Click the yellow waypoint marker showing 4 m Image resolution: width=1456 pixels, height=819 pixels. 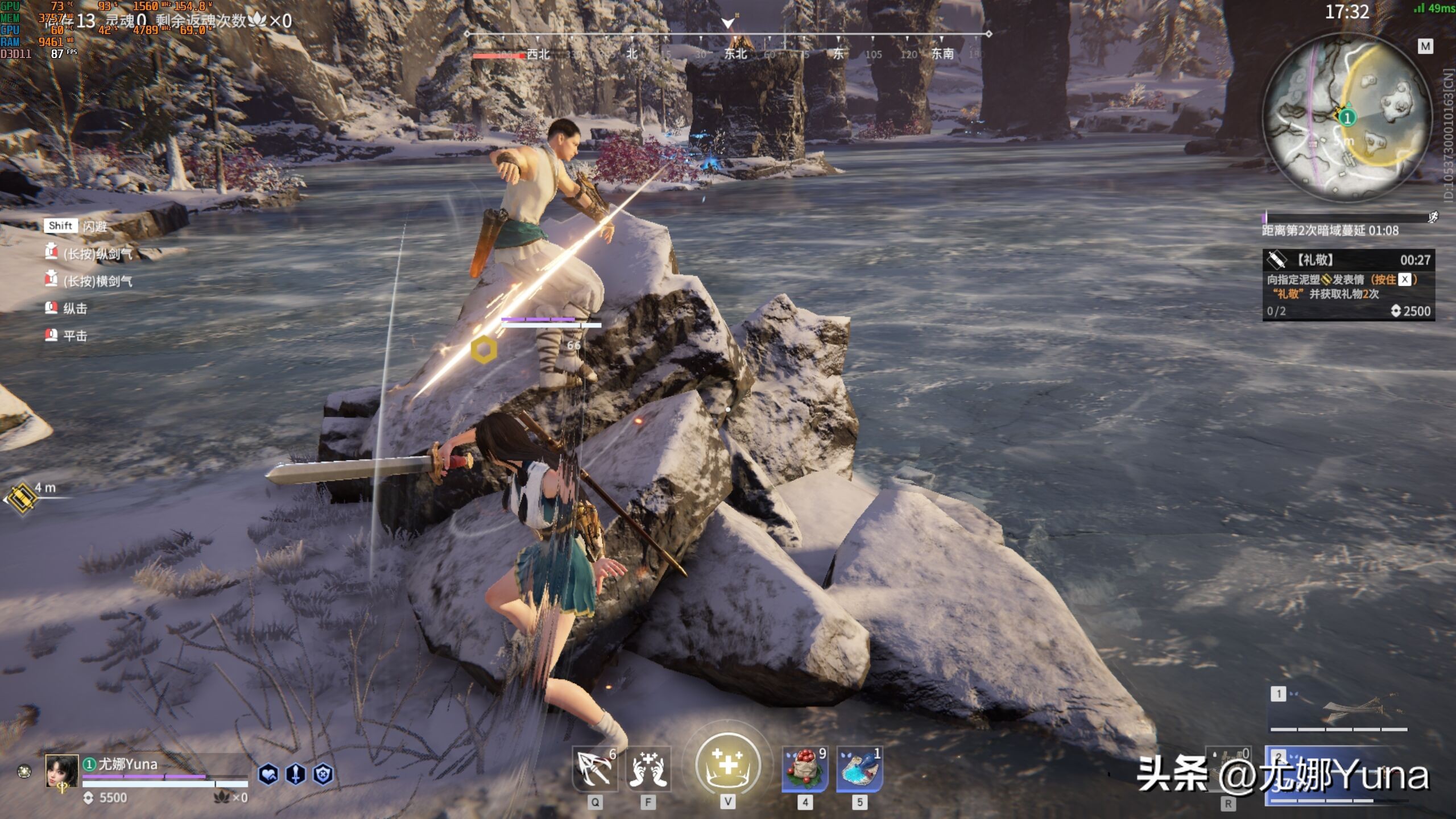point(23,499)
